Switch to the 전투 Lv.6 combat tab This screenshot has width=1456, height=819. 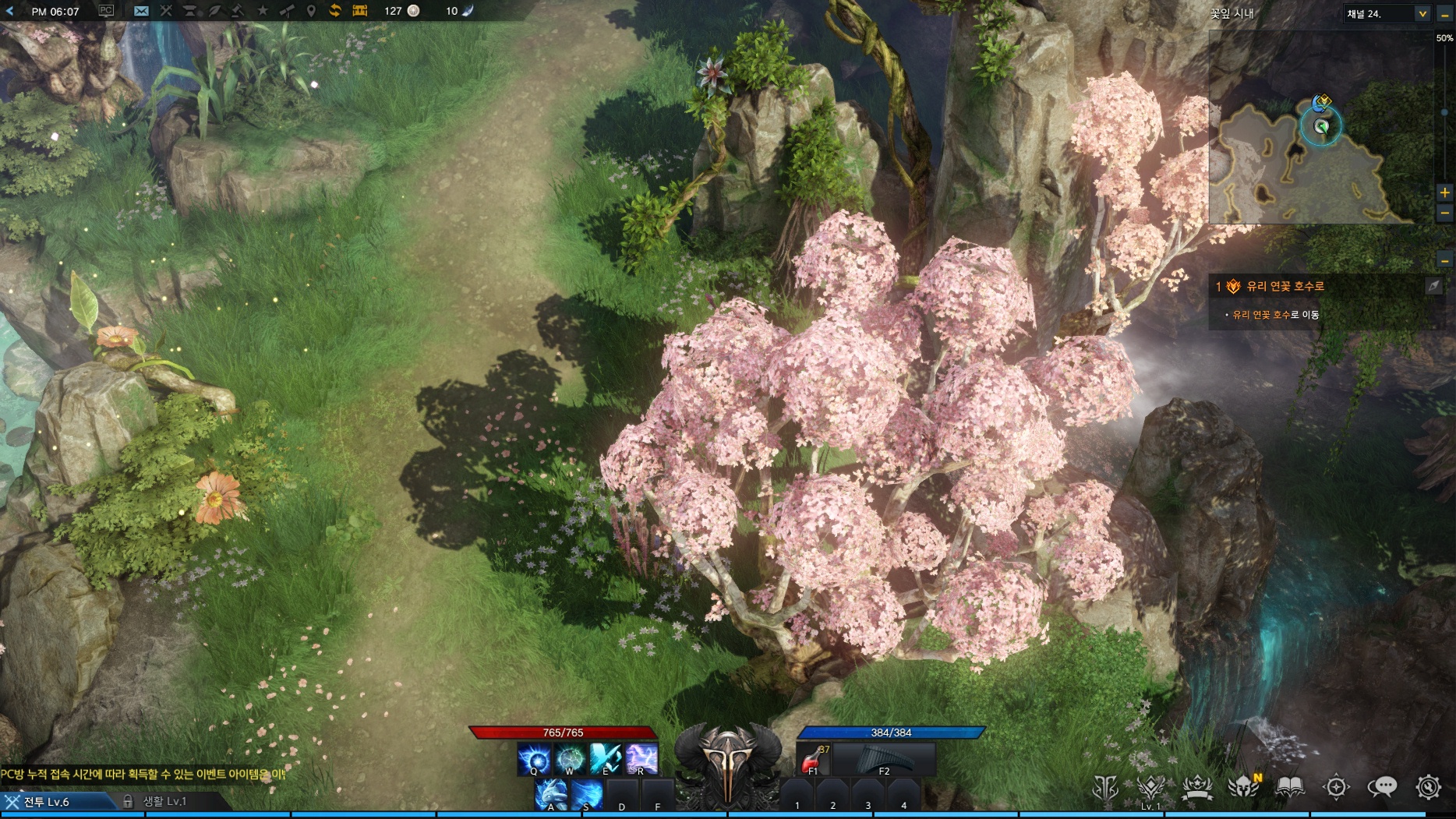(x=47, y=801)
